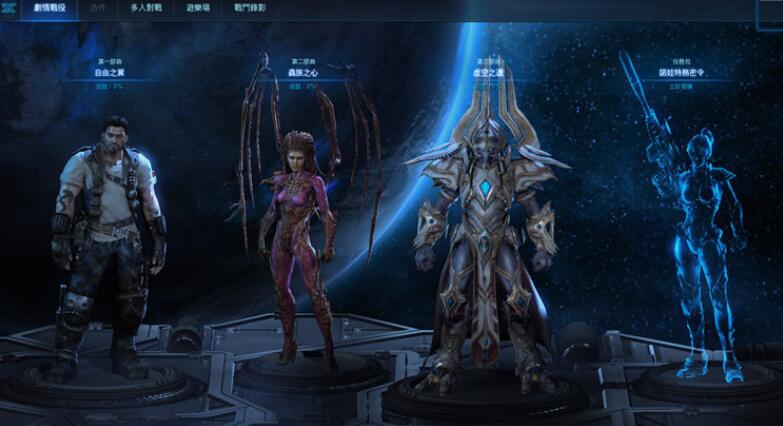
Task: Click the StarCraft II logo icon
Action: pyautogui.click(x=12, y=7)
